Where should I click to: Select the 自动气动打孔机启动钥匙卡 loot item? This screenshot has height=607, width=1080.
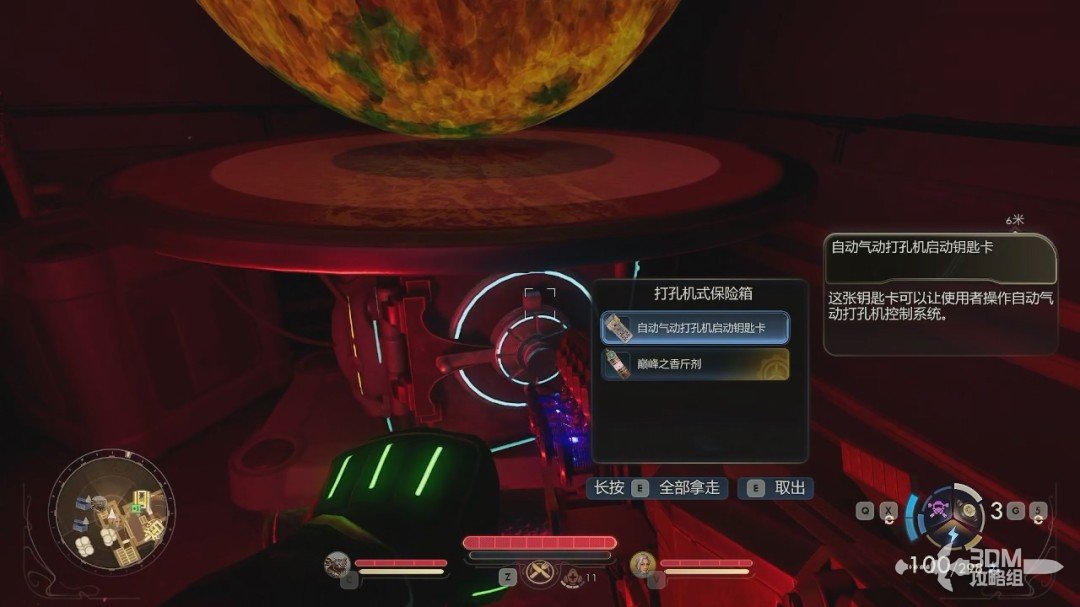(x=695, y=327)
